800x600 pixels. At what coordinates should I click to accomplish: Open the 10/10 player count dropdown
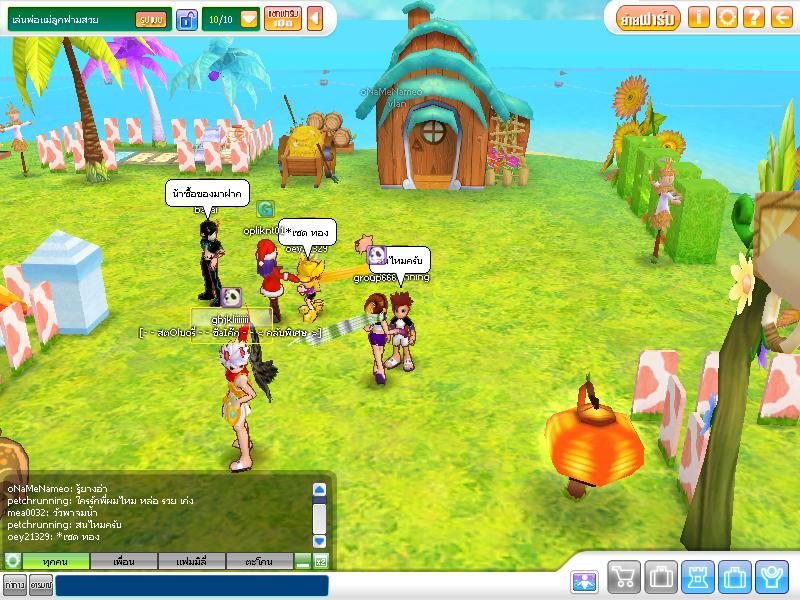click(249, 19)
